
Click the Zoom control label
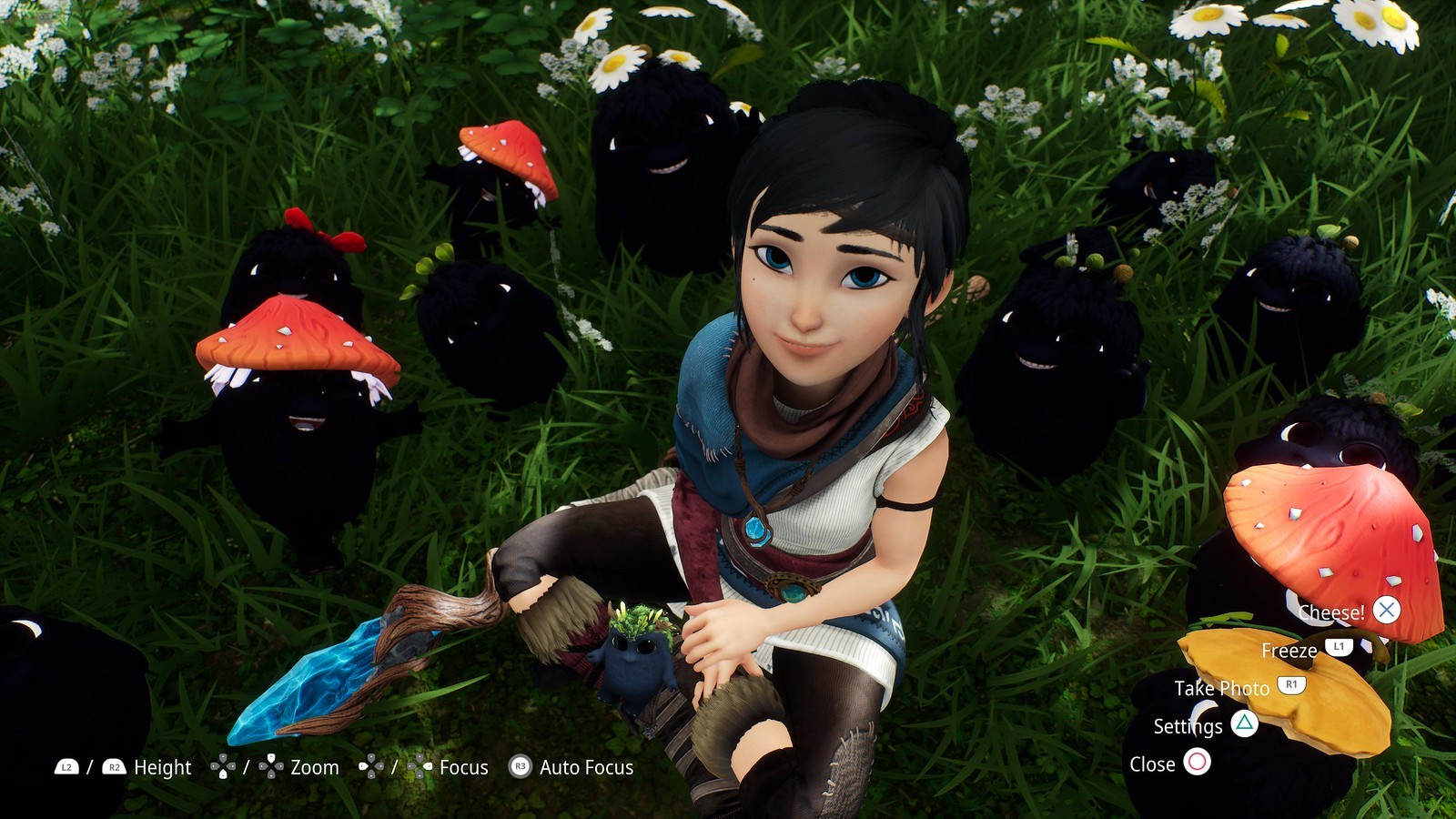[313, 767]
